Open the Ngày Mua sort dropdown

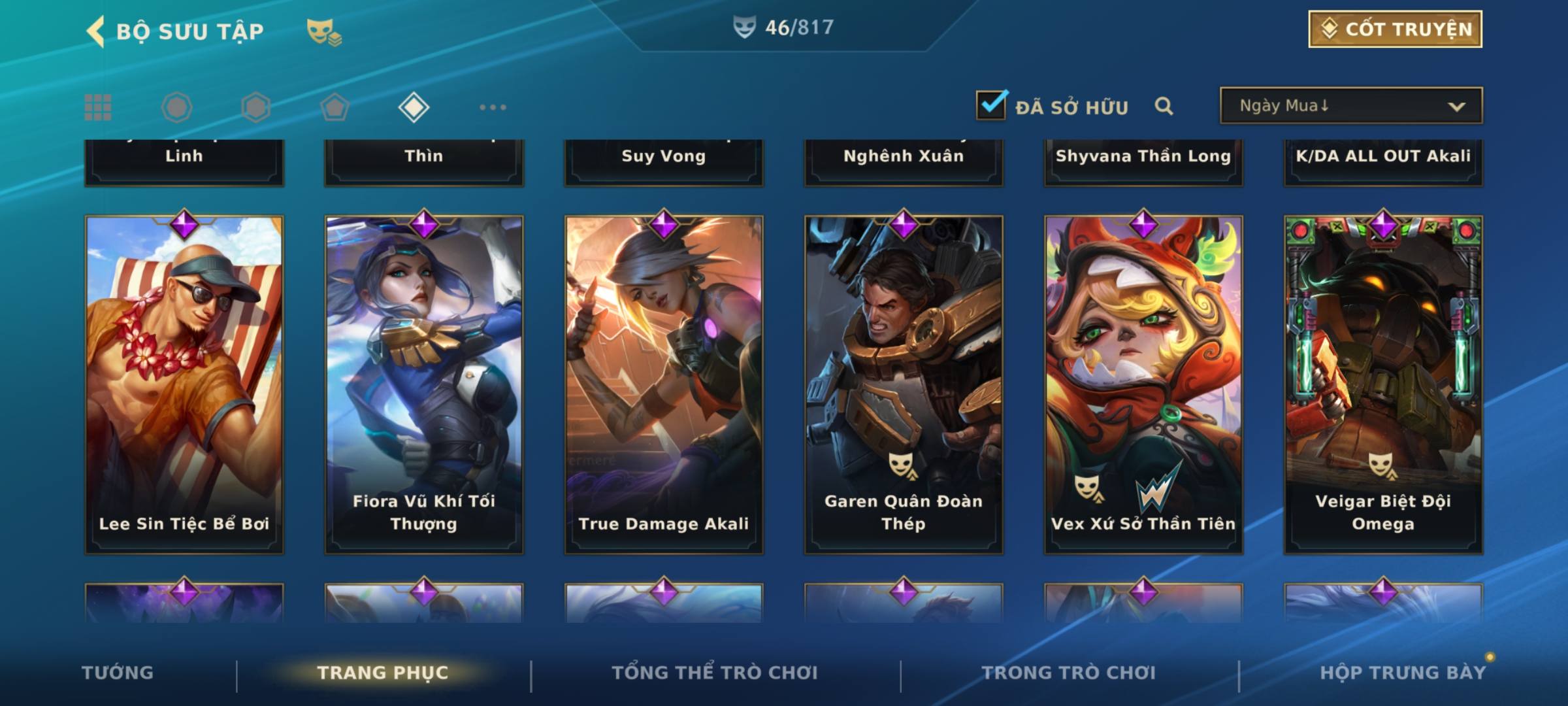[x=1350, y=106]
